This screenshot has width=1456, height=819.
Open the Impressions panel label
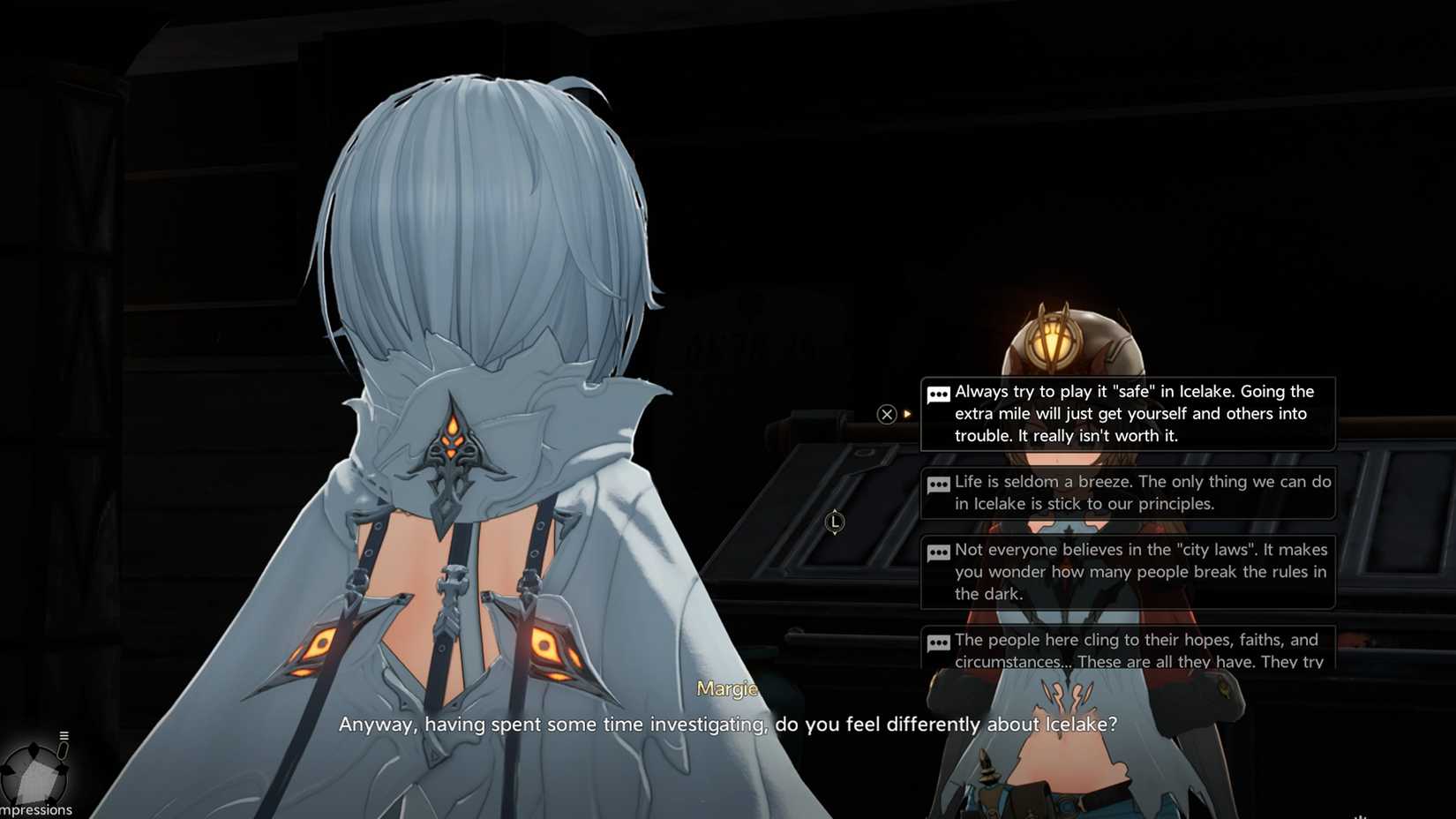pyautogui.click(x=36, y=809)
